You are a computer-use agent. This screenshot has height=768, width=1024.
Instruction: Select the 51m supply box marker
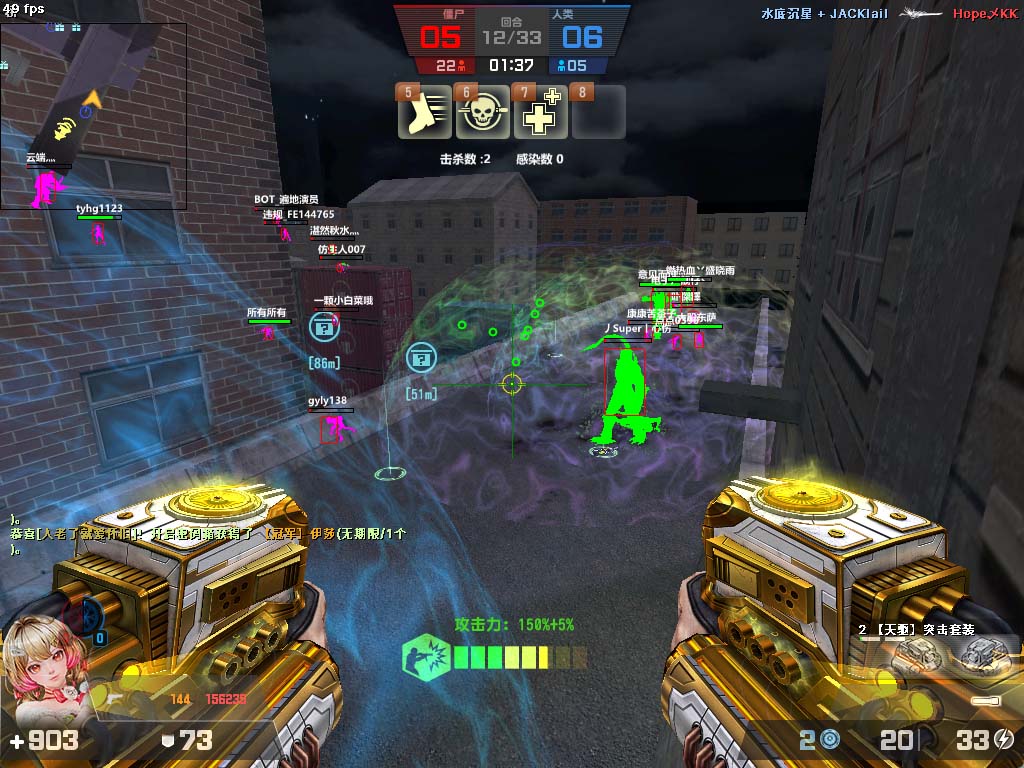point(421,357)
